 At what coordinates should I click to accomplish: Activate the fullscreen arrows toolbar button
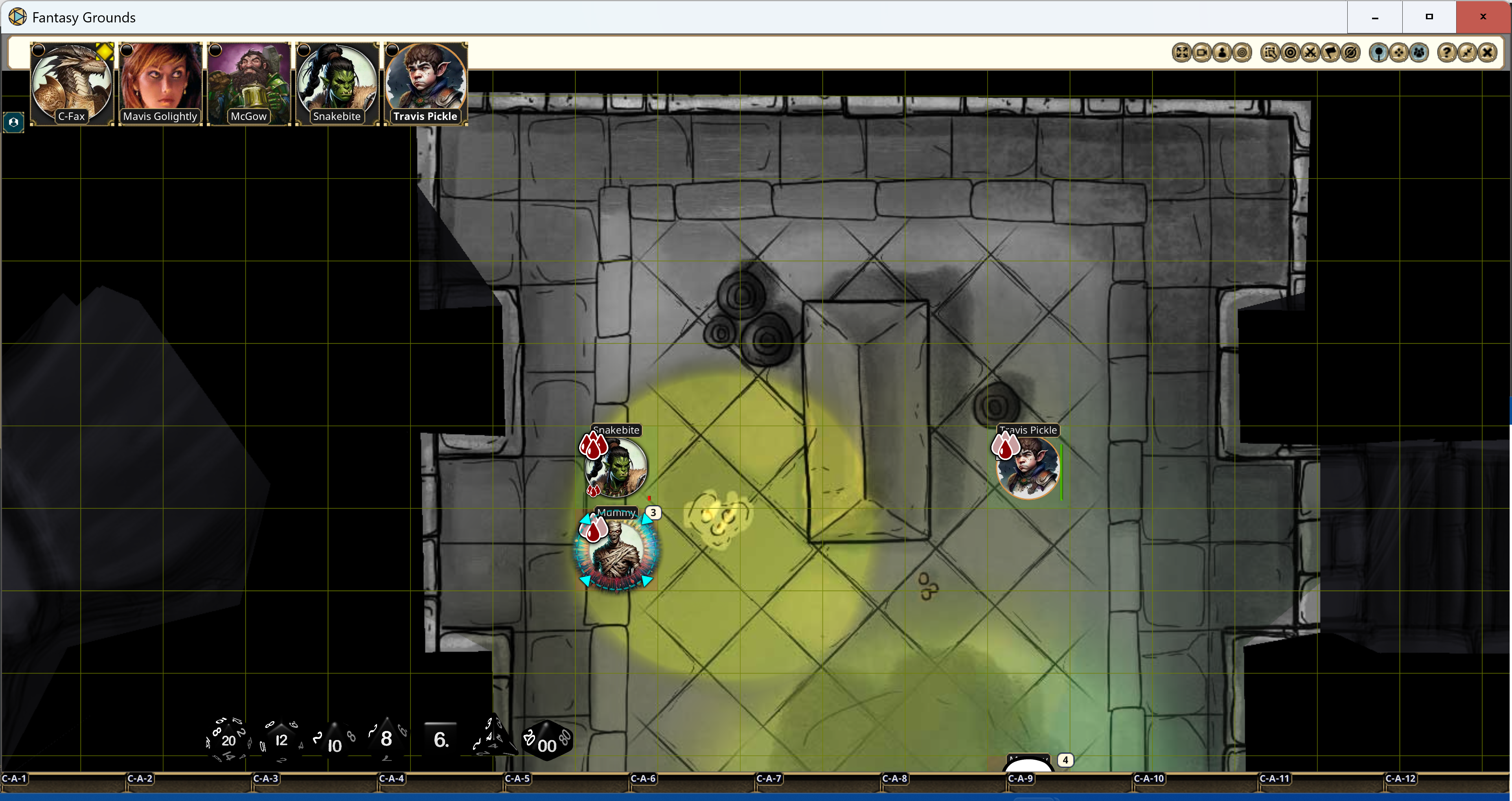coord(1181,53)
